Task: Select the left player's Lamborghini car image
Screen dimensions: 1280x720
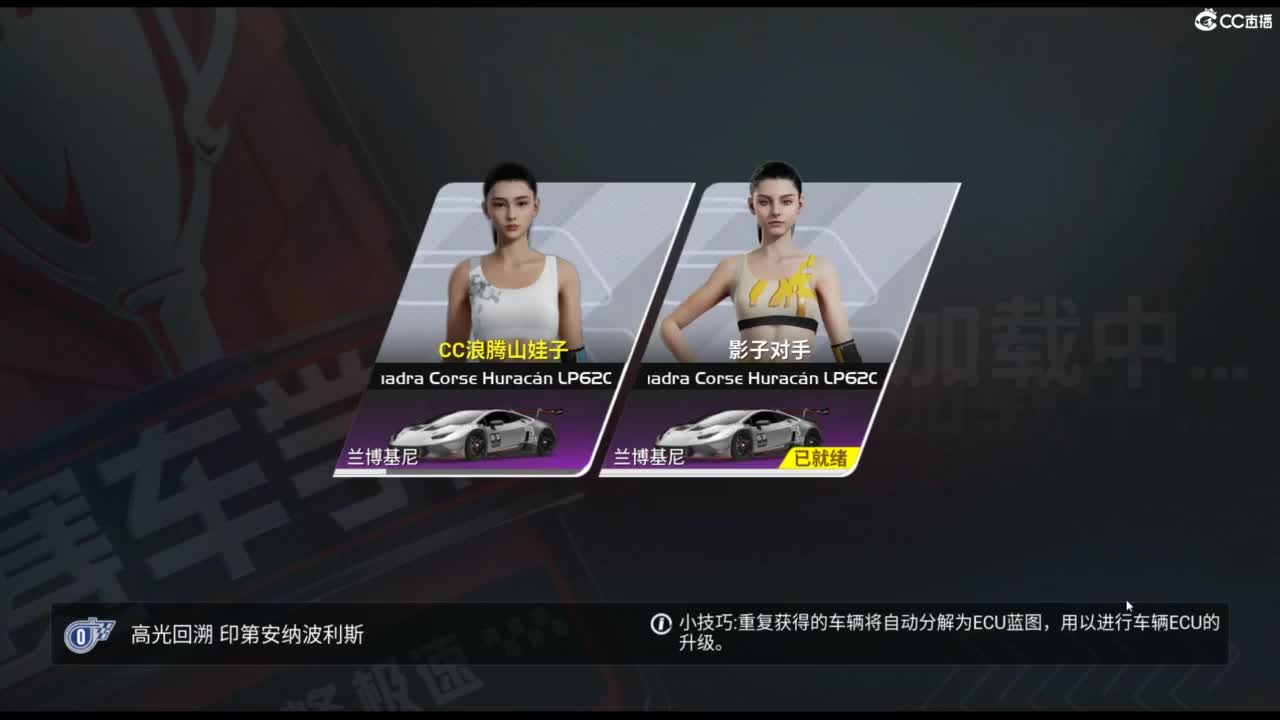Action: [480, 437]
